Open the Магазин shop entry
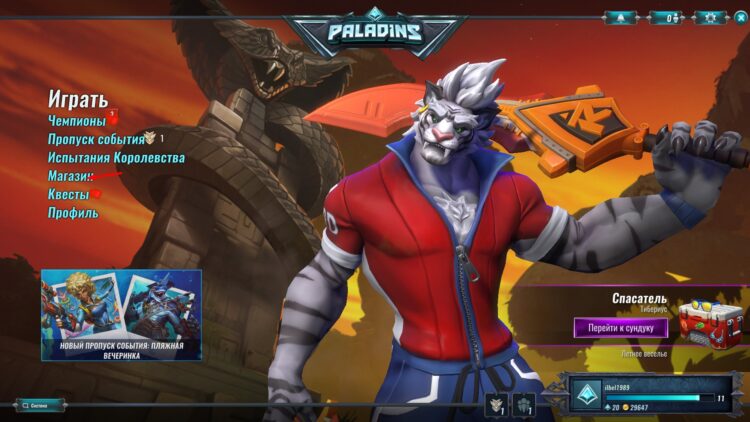Image resolution: width=750 pixels, height=422 pixels. point(70,176)
